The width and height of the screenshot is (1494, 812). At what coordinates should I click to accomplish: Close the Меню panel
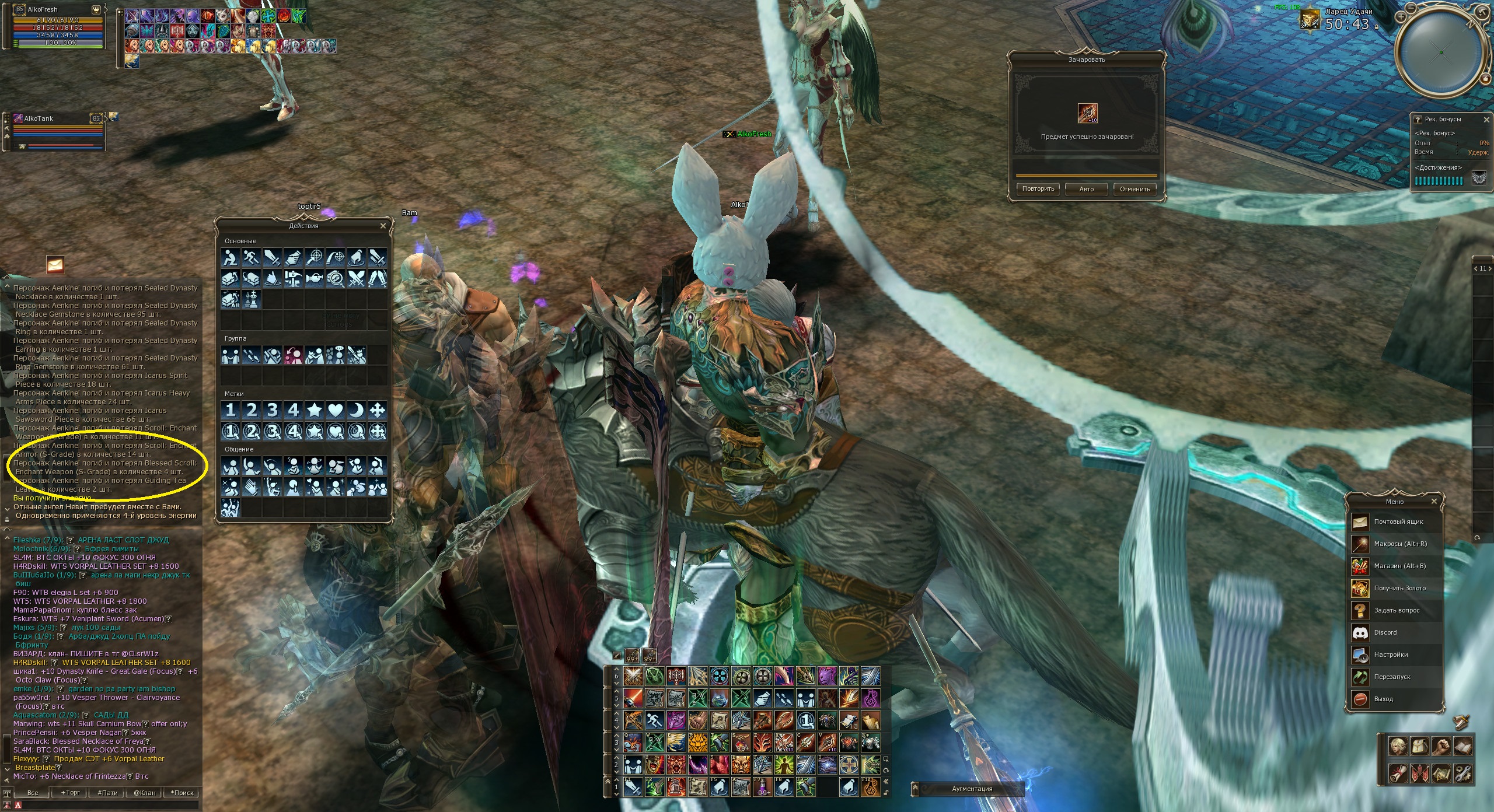(x=1434, y=501)
